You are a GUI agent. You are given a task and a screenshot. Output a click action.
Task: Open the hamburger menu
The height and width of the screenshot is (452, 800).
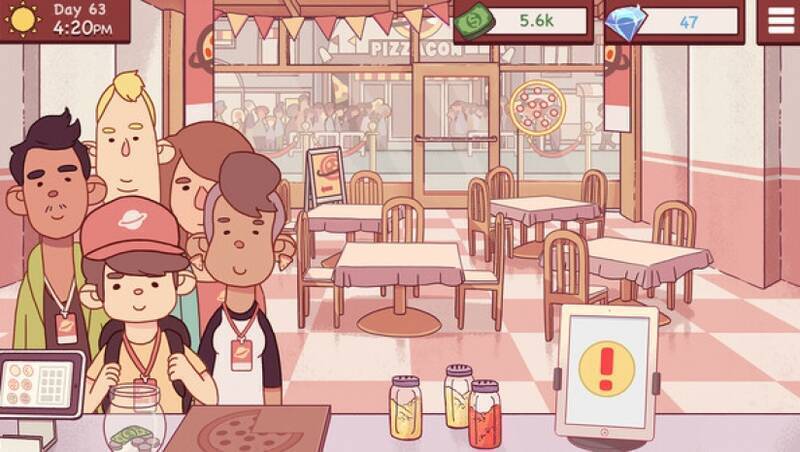778,20
